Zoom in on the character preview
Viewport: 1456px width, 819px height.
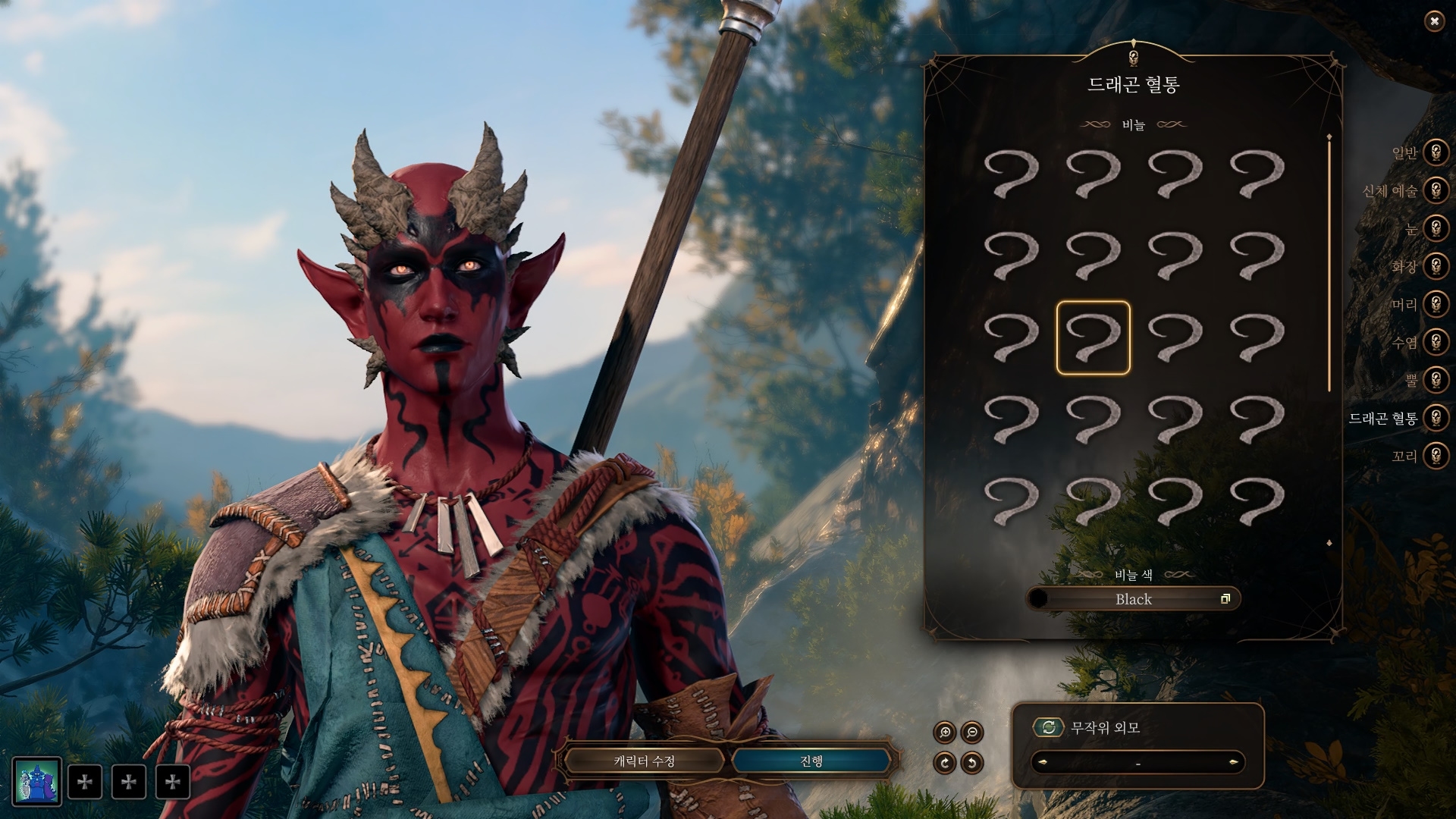tap(945, 733)
